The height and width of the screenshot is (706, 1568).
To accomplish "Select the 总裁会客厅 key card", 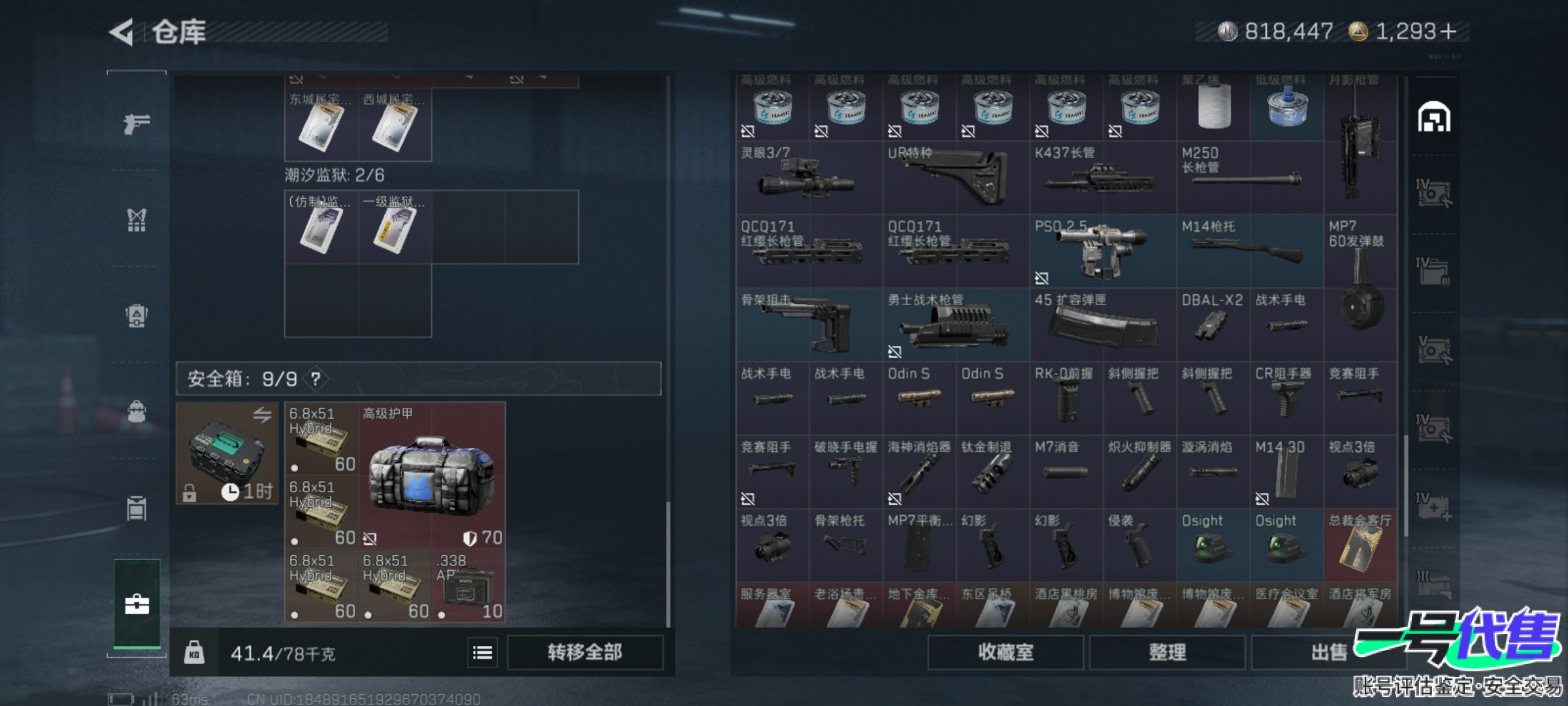I will [x=1360, y=545].
